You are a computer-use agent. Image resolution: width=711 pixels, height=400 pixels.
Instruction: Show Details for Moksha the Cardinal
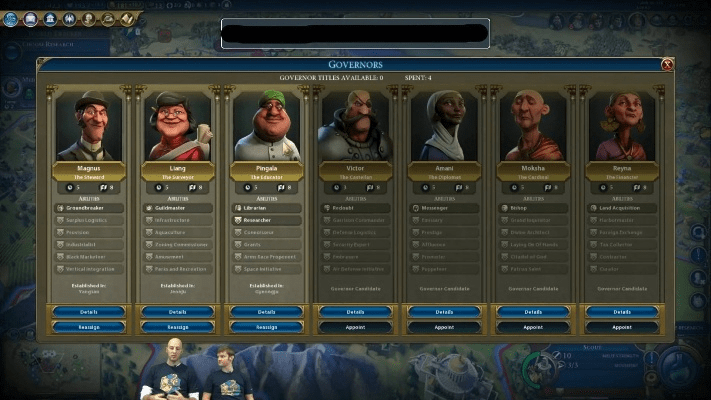(x=533, y=312)
